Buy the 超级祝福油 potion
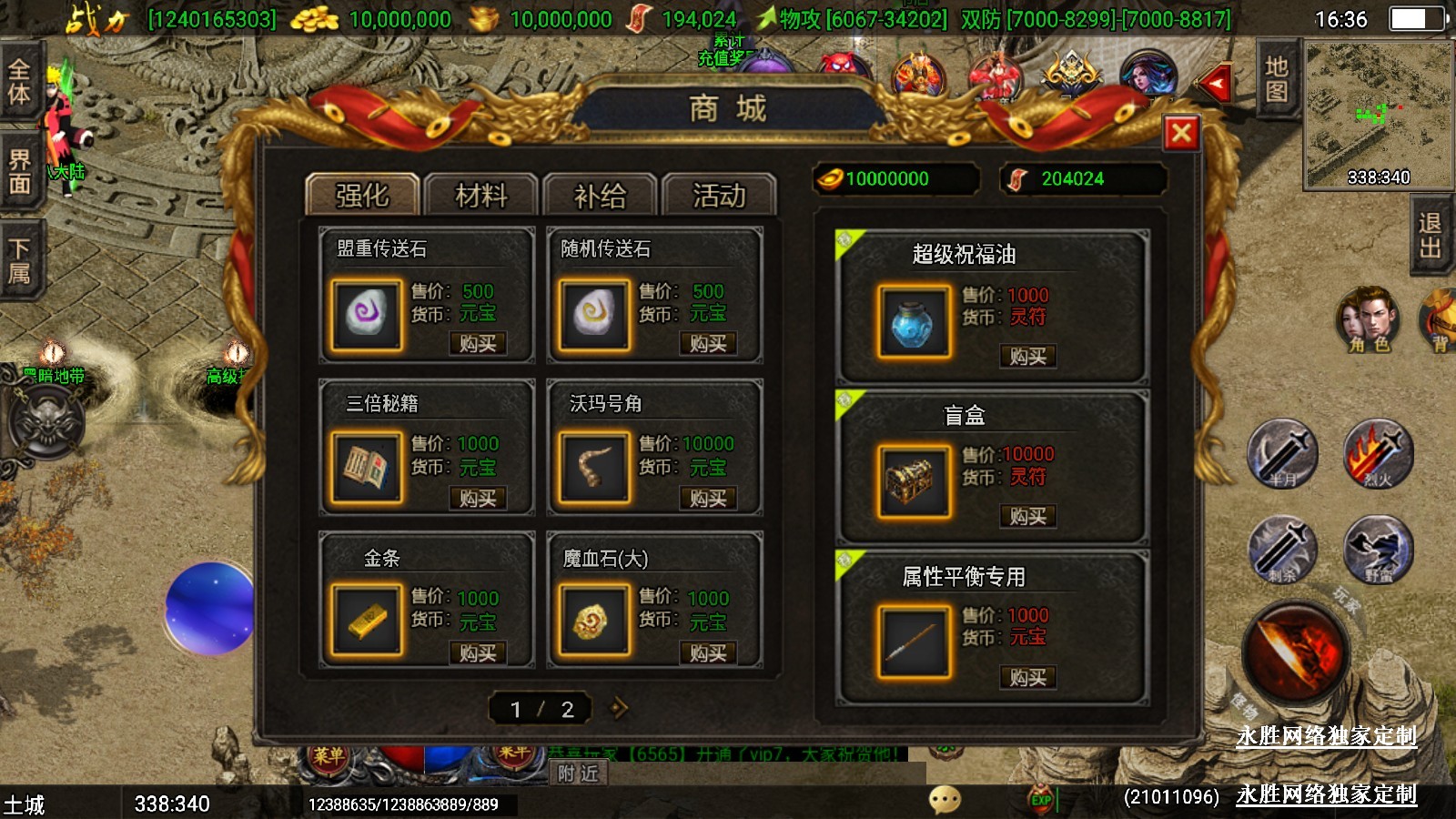This screenshot has height=819, width=1456. [x=1027, y=357]
